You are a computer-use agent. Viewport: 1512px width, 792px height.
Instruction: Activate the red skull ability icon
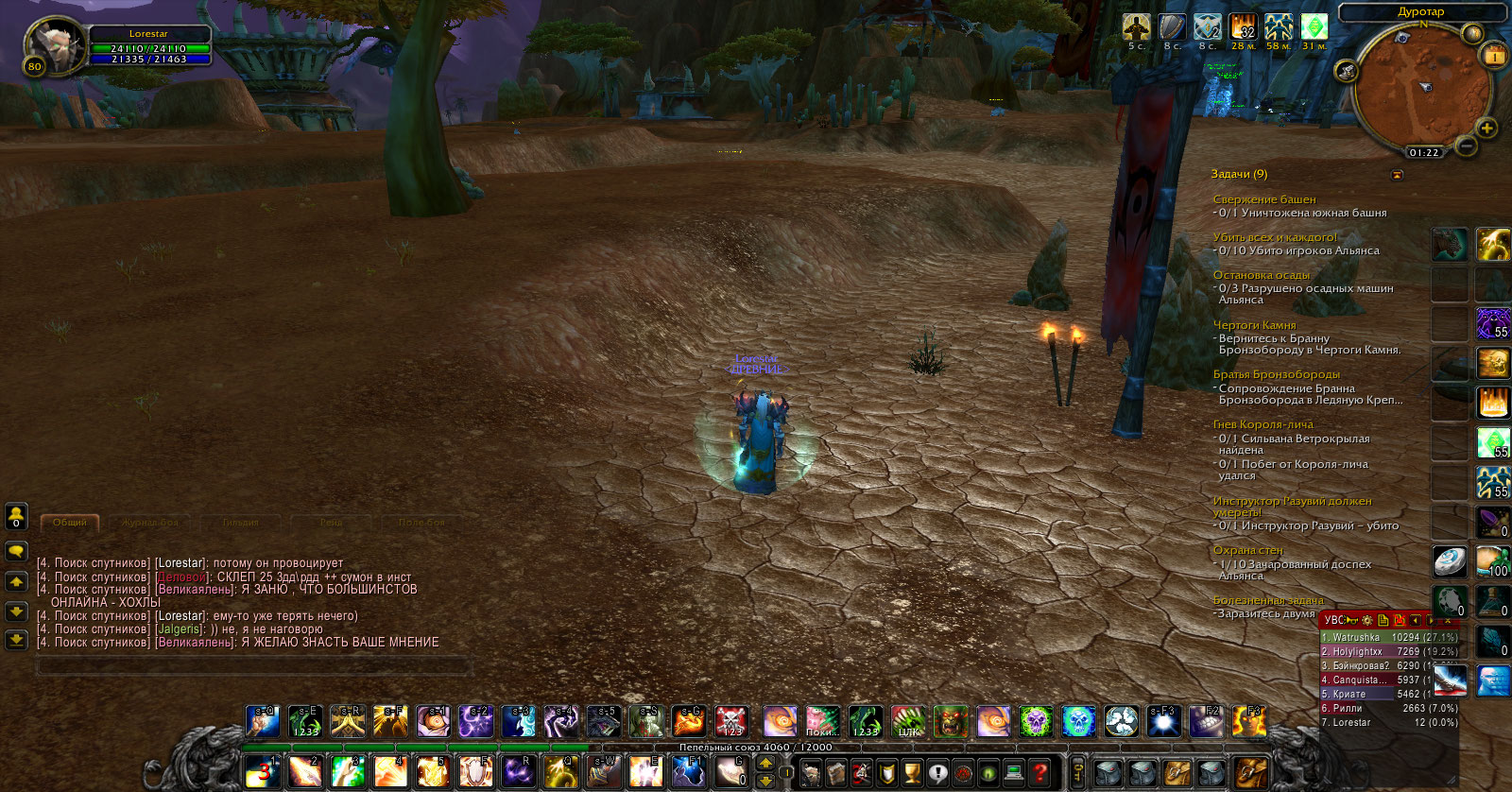pos(731,721)
